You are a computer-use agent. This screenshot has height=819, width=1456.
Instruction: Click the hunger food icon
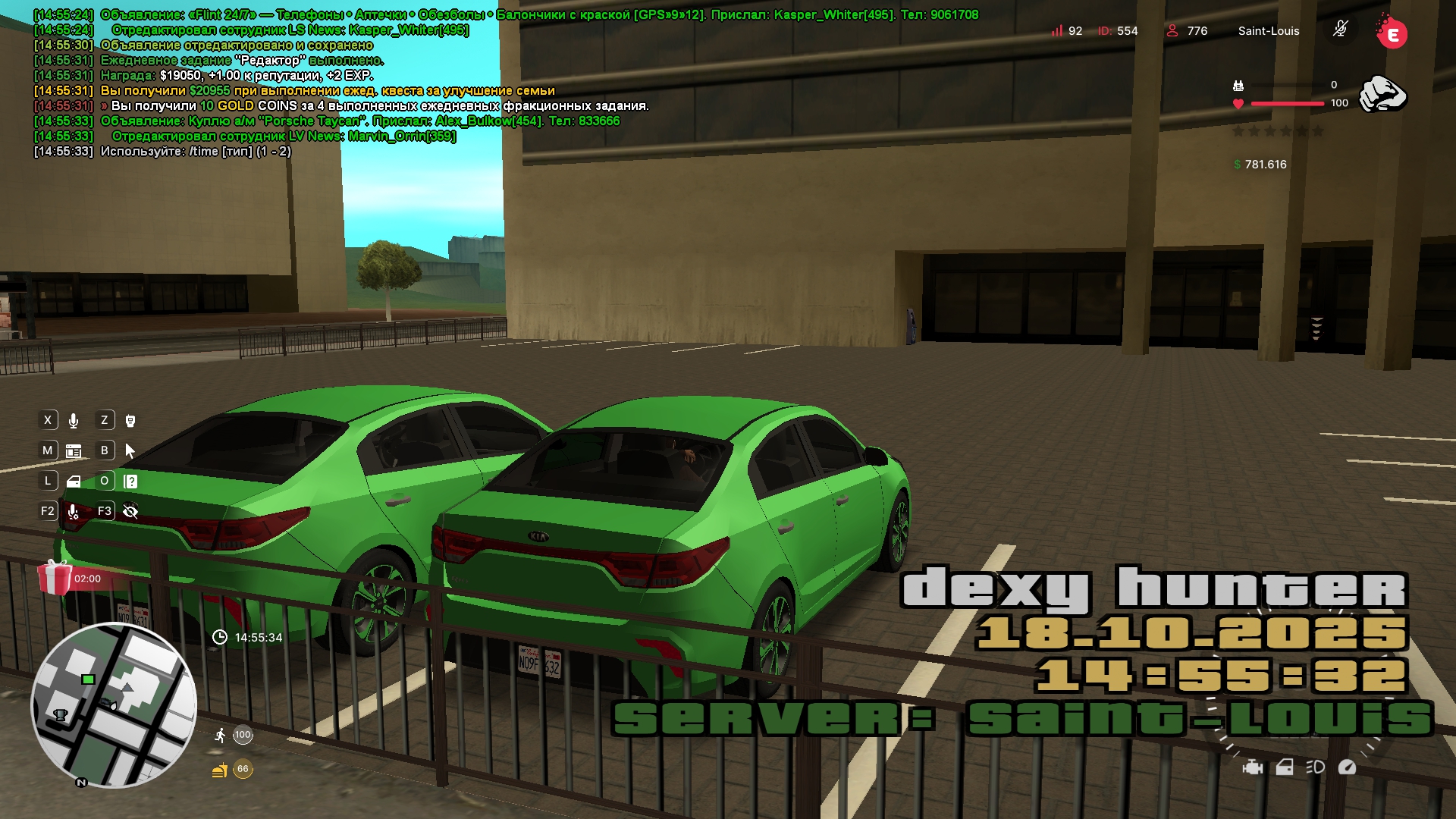220,770
